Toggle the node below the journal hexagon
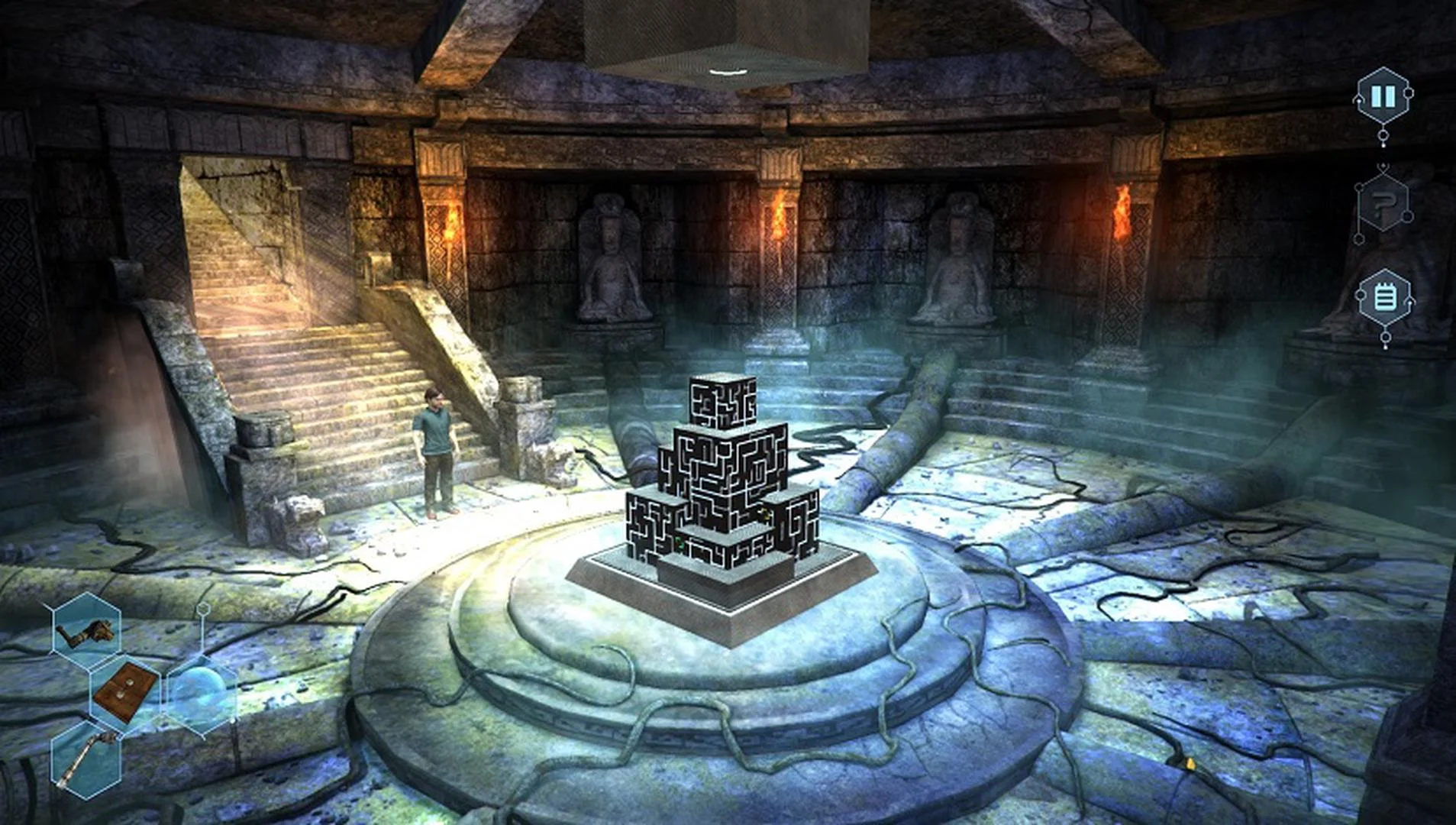Viewport: 1456px width, 825px height. pos(1385,338)
